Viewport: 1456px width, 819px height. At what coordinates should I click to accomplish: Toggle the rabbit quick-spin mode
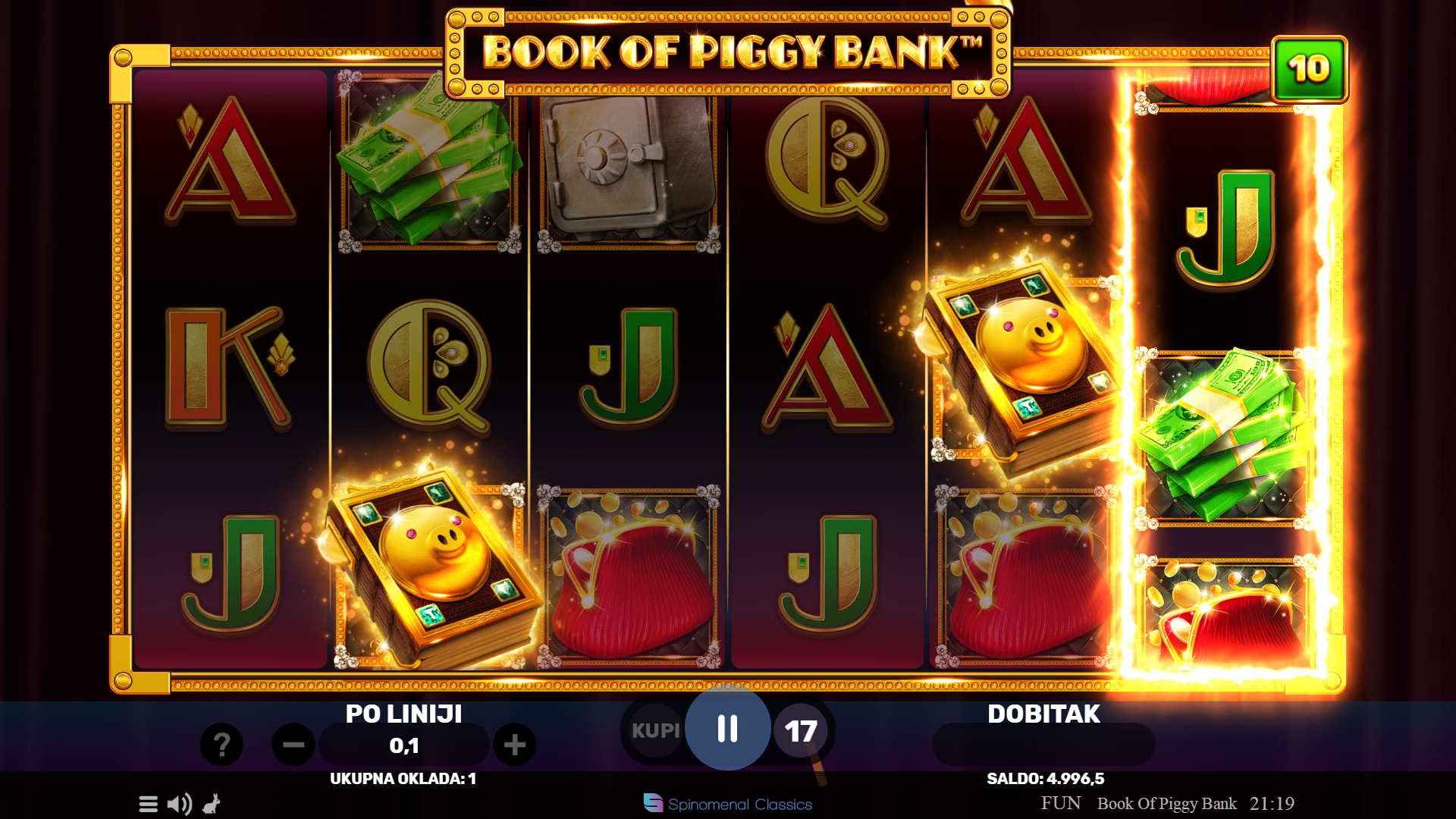(212, 804)
